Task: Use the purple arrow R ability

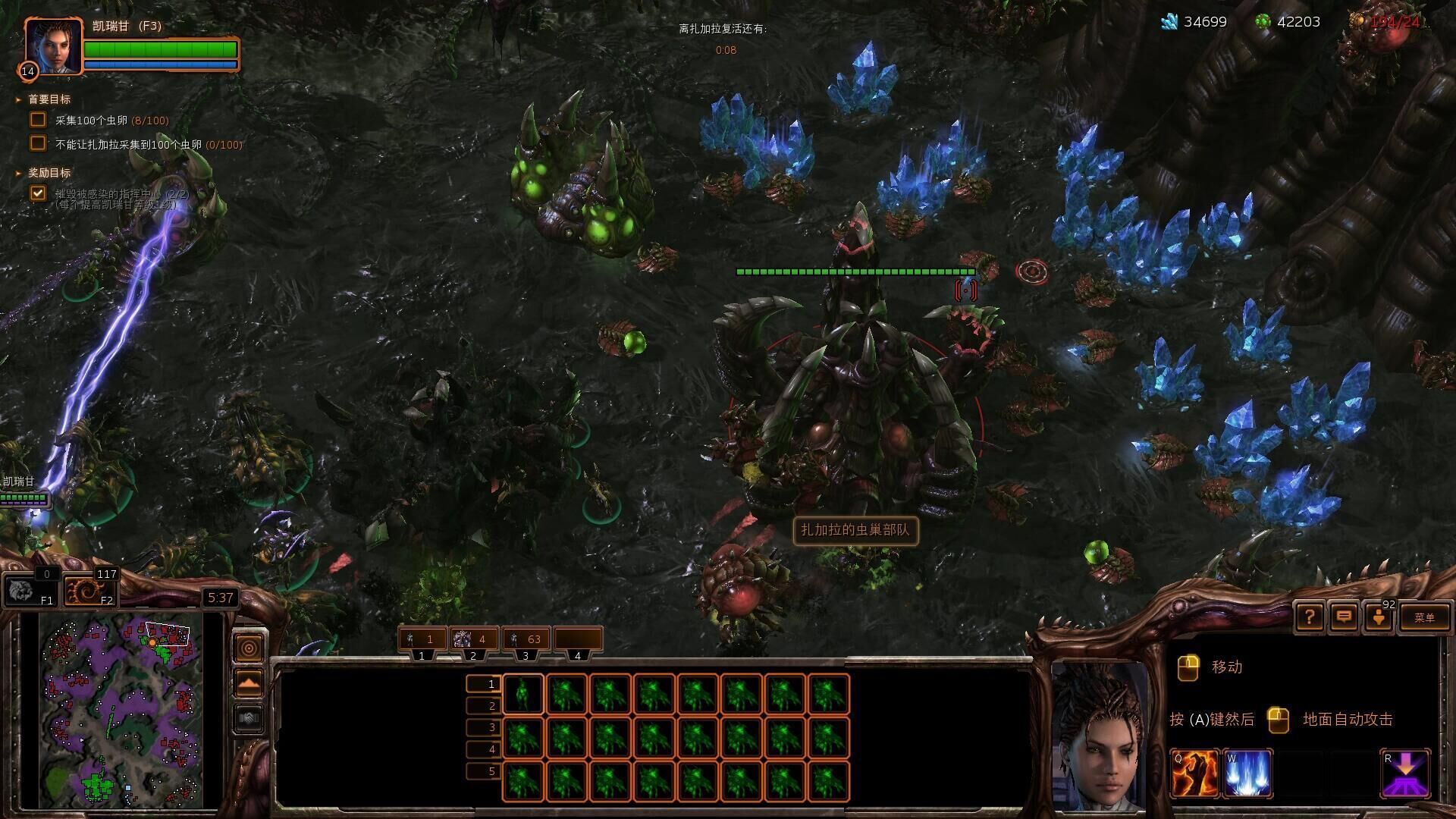Action: 1405,773
